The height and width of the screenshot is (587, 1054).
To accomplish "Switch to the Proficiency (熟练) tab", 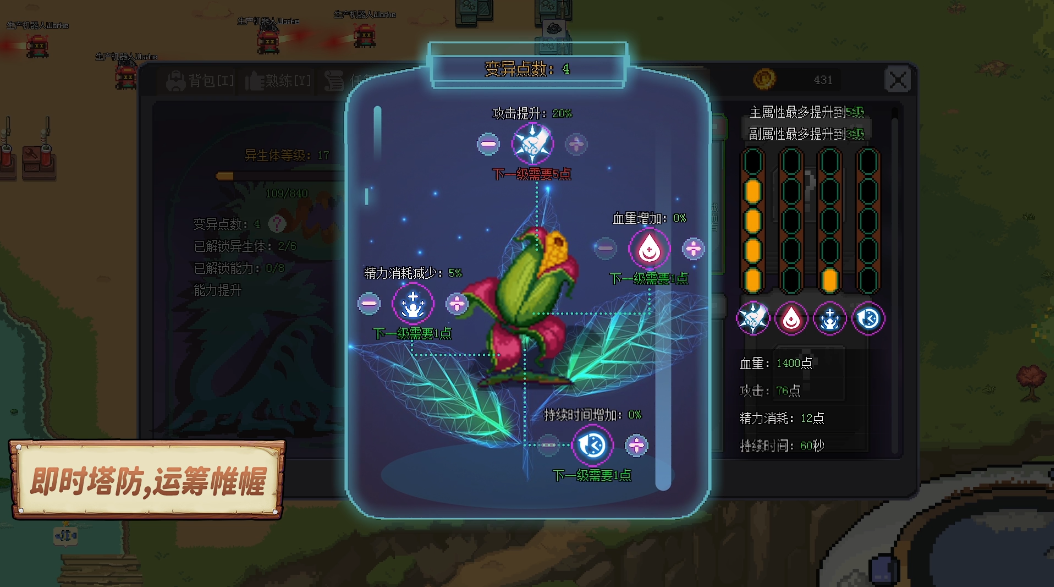I will coord(286,81).
